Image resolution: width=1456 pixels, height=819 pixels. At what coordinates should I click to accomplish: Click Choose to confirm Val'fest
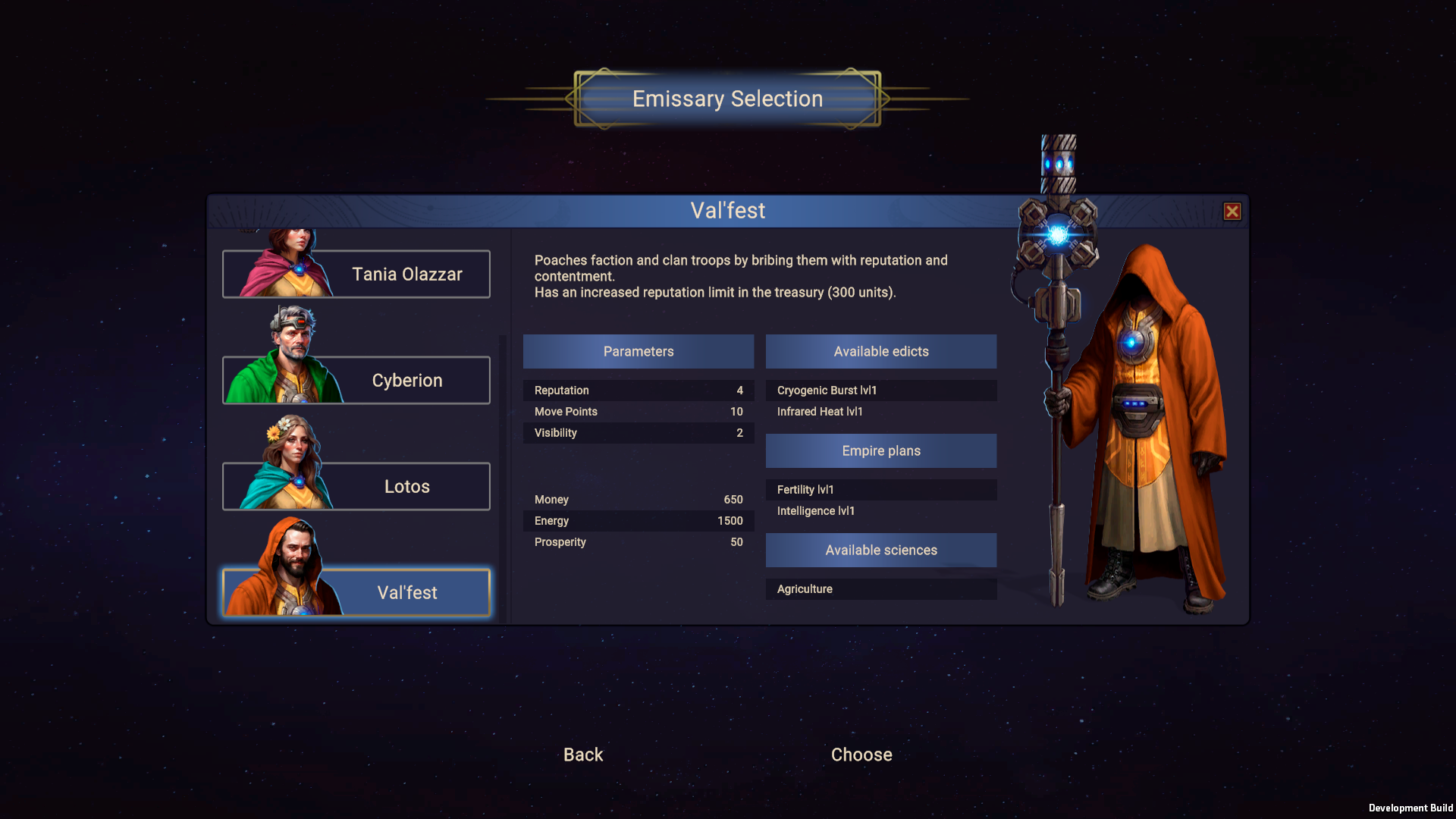pyautogui.click(x=861, y=755)
